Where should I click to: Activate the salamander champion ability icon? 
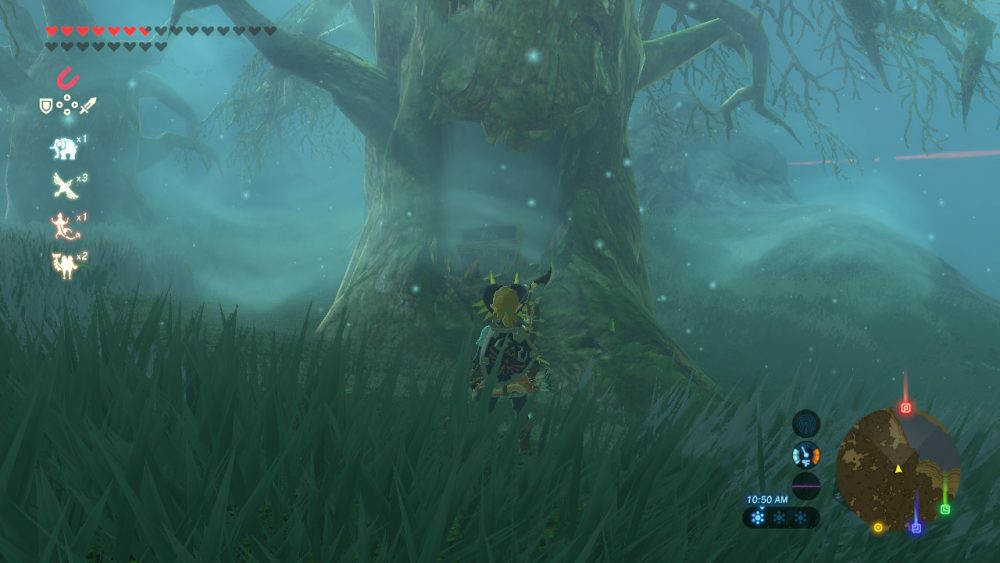click(x=64, y=226)
